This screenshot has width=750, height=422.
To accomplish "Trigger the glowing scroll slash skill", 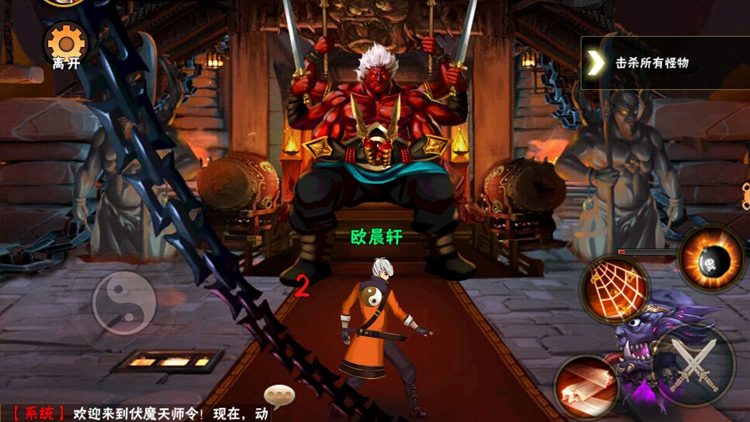I will (586, 387).
